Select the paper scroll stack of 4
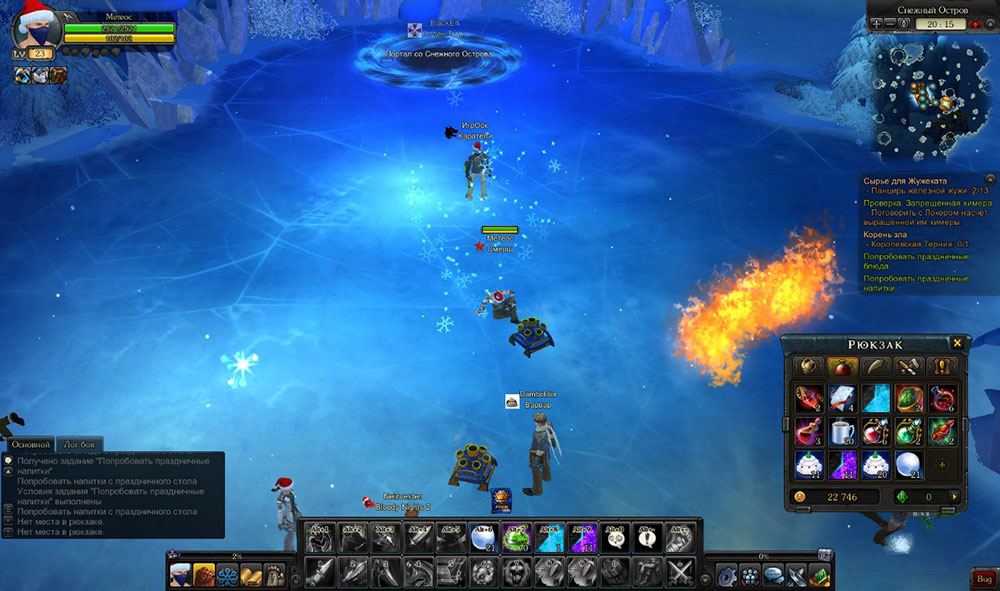1000x591 pixels. click(x=842, y=399)
